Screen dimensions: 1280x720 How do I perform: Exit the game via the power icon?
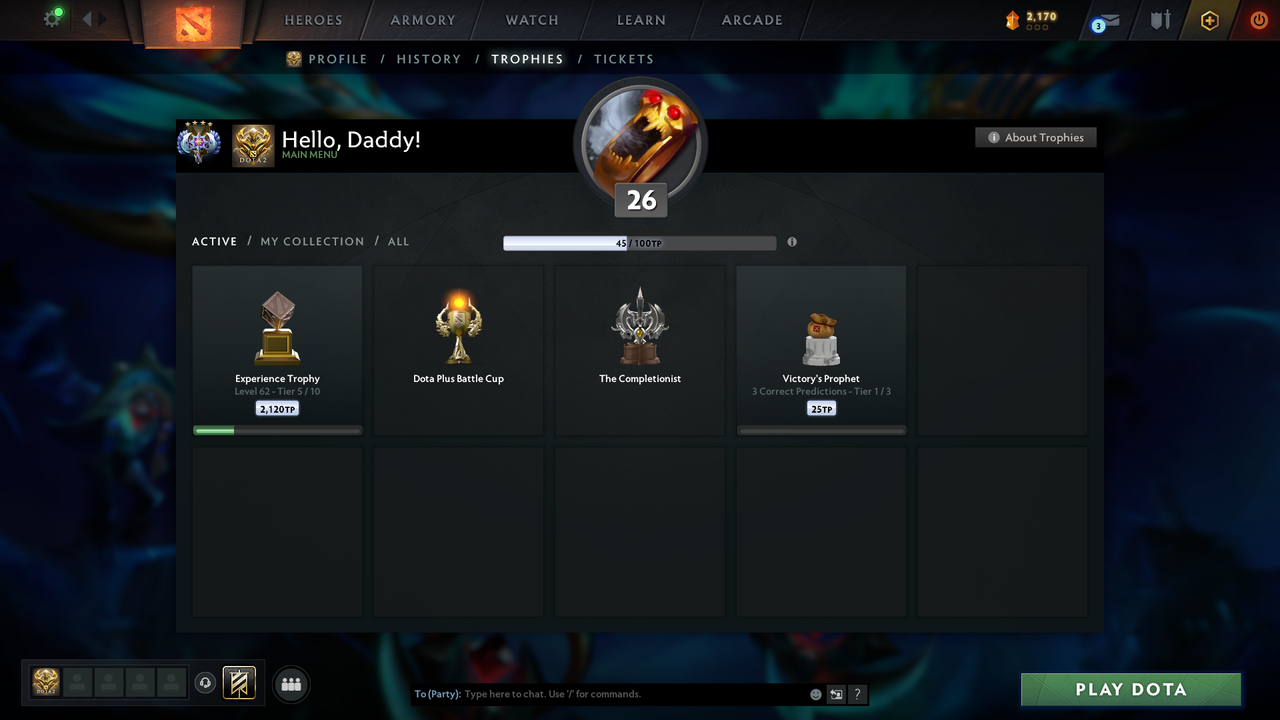click(x=1258, y=19)
